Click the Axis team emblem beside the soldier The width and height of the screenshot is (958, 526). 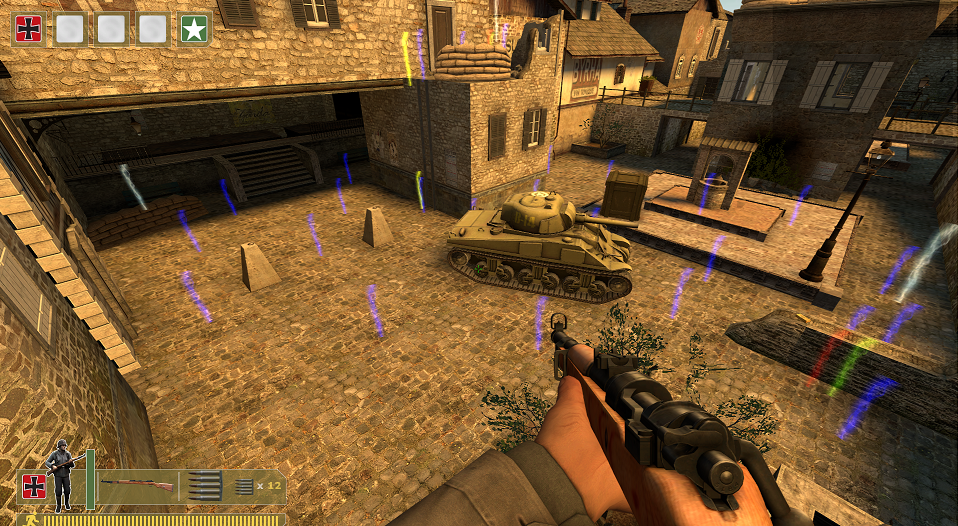click(33, 486)
